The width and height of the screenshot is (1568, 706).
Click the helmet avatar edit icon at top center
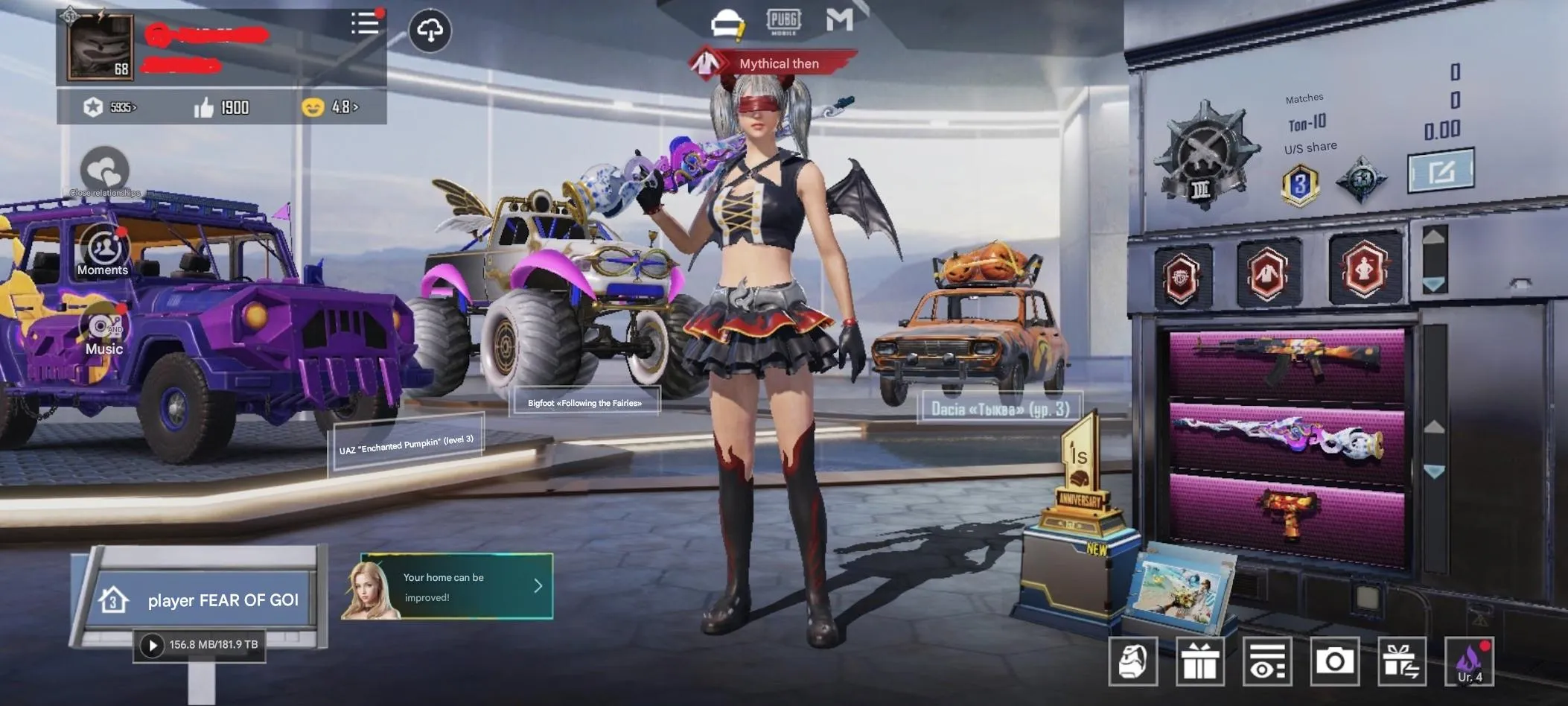tap(727, 22)
